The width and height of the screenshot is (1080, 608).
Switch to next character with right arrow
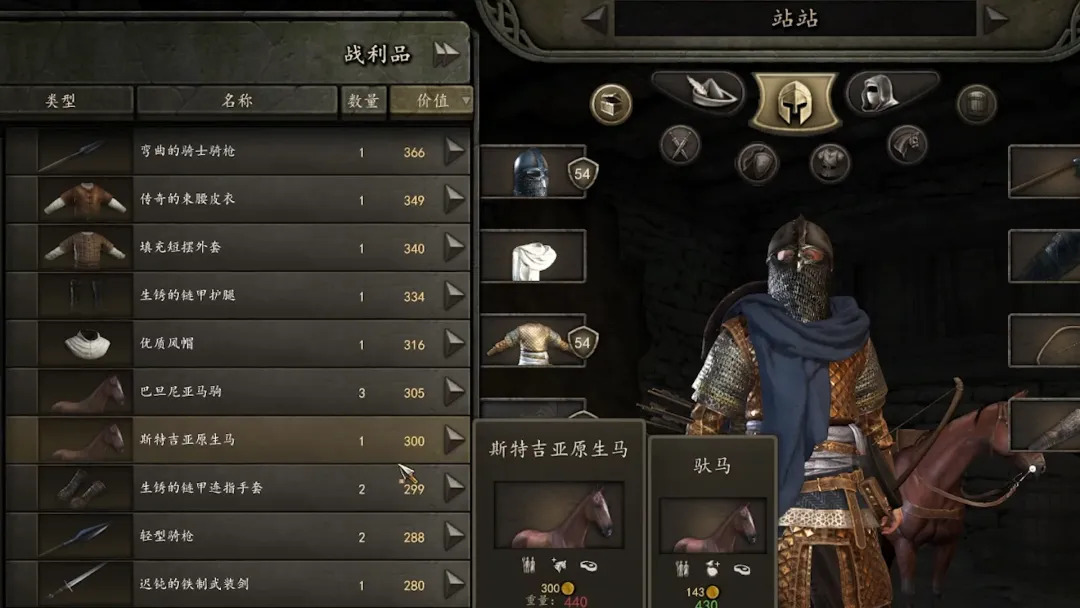click(x=995, y=18)
